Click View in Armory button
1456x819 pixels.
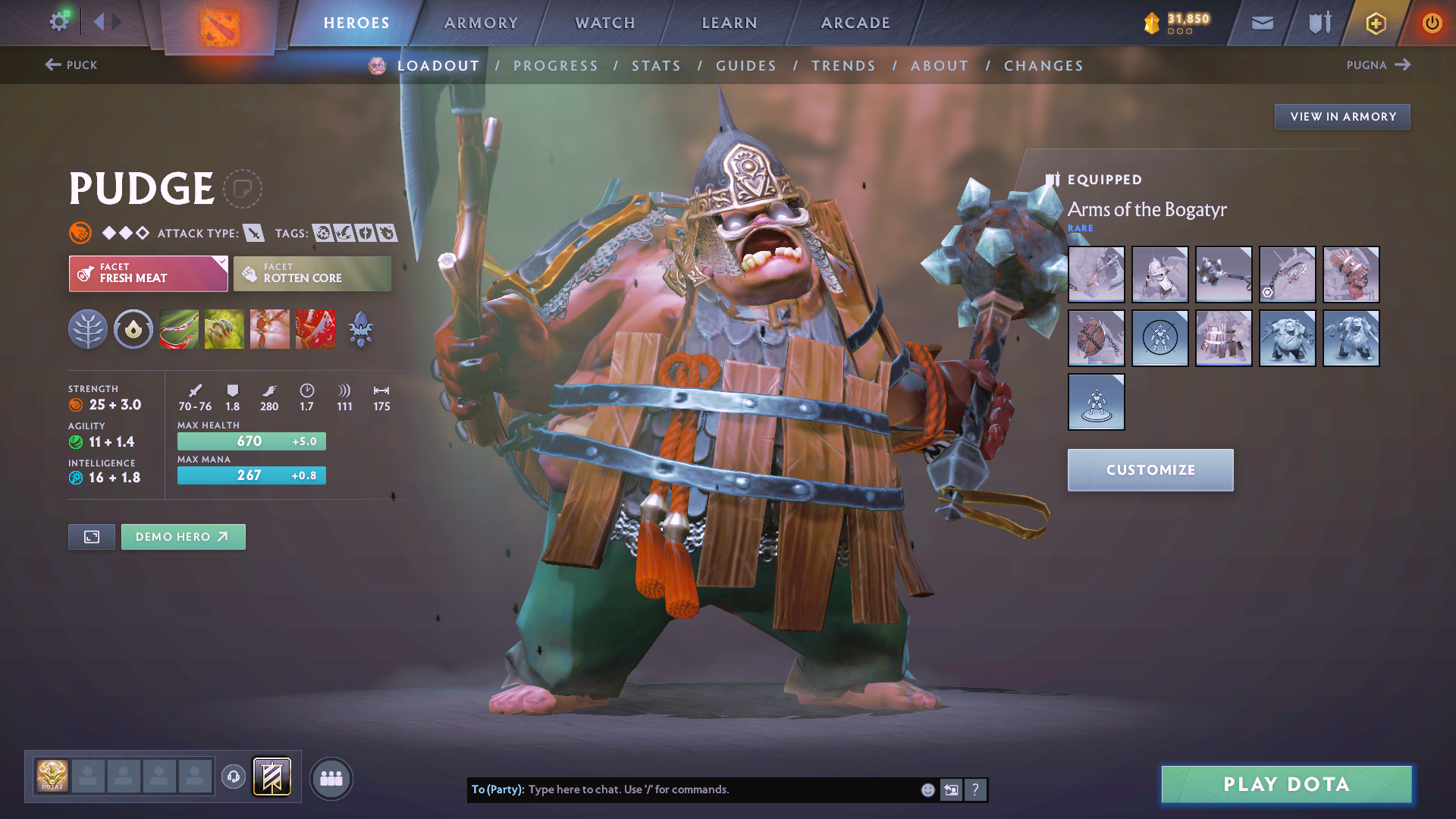click(1342, 117)
